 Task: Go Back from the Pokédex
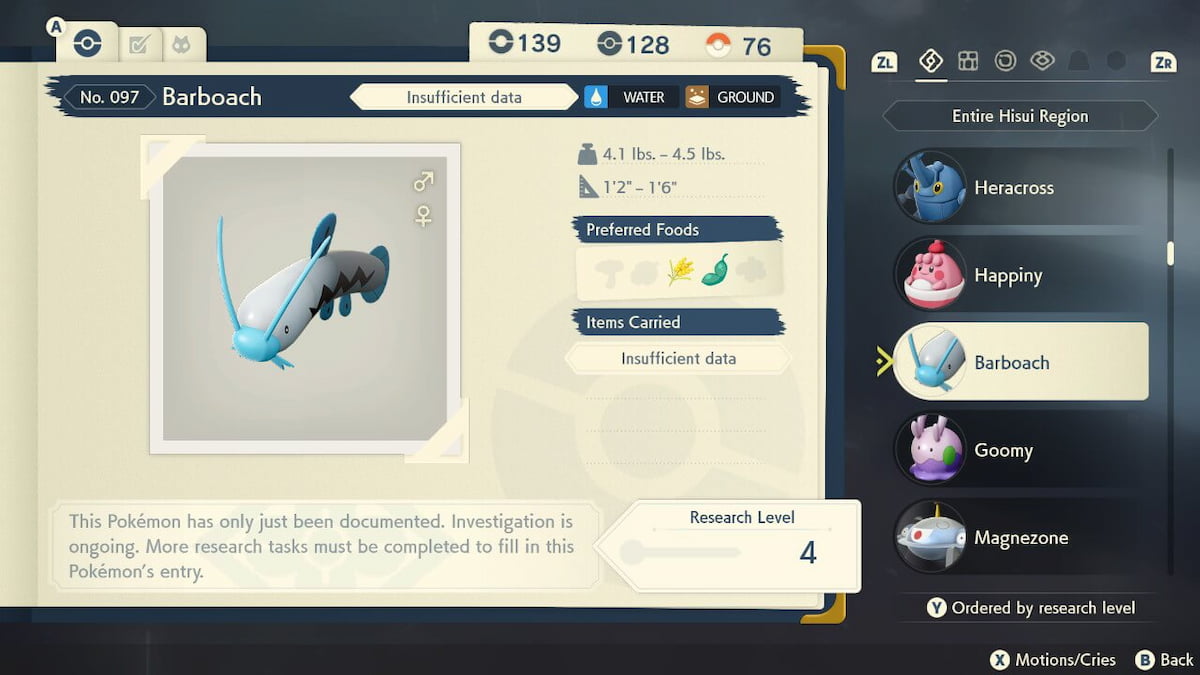click(1165, 659)
